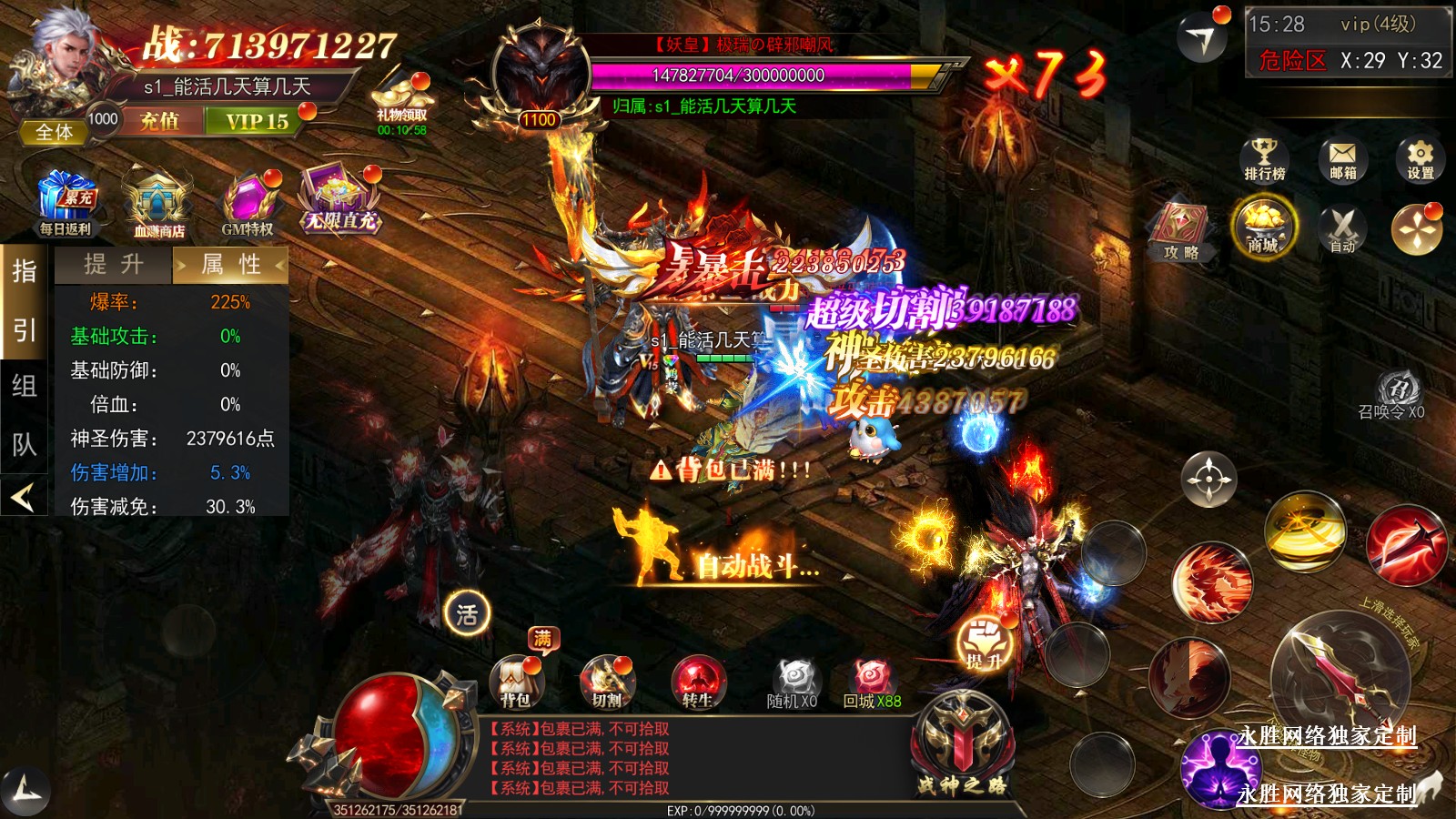Open the 设置 settings menu

pyautogui.click(x=1420, y=159)
